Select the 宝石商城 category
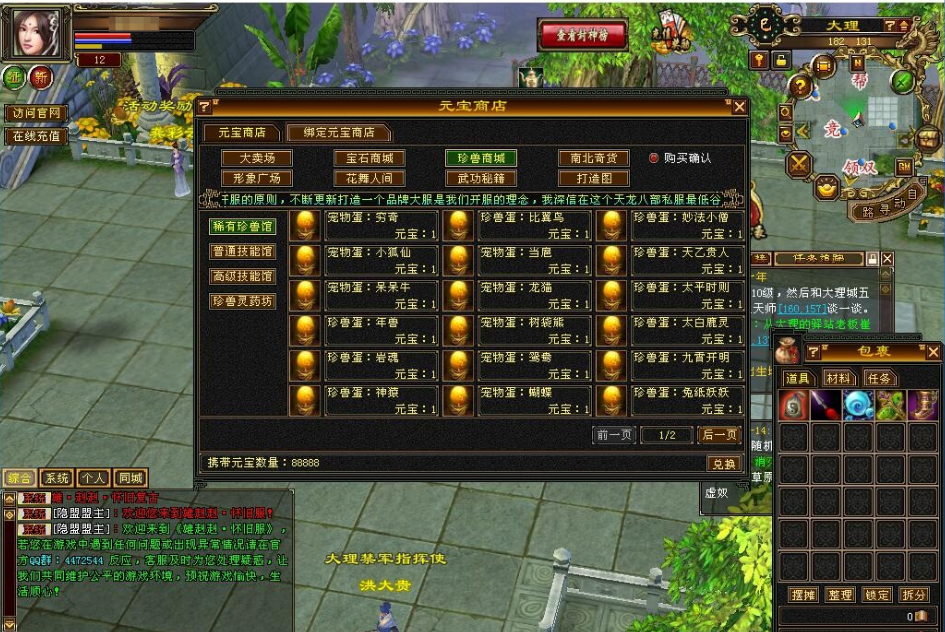 (x=369, y=158)
